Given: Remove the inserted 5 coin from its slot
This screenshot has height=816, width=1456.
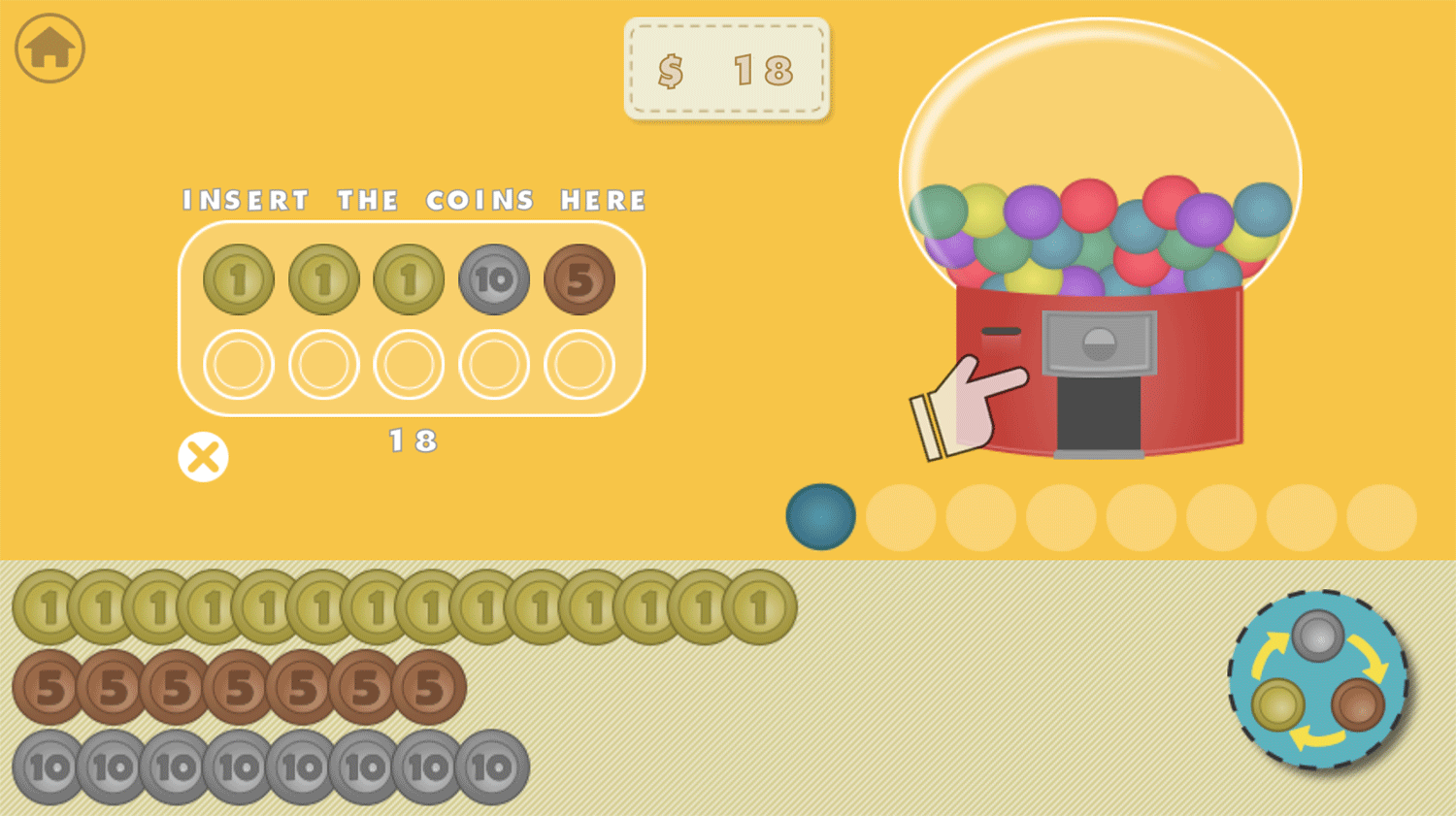Looking at the screenshot, I should 579,279.
